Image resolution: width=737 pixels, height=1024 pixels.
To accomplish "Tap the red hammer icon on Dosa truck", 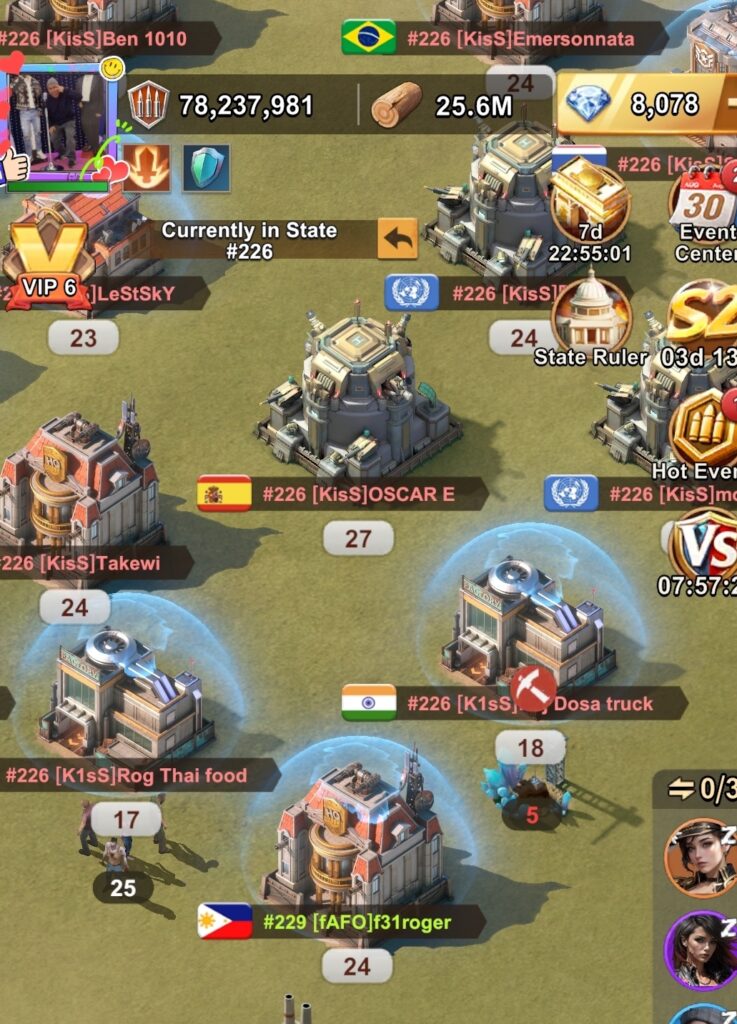I will point(533,689).
